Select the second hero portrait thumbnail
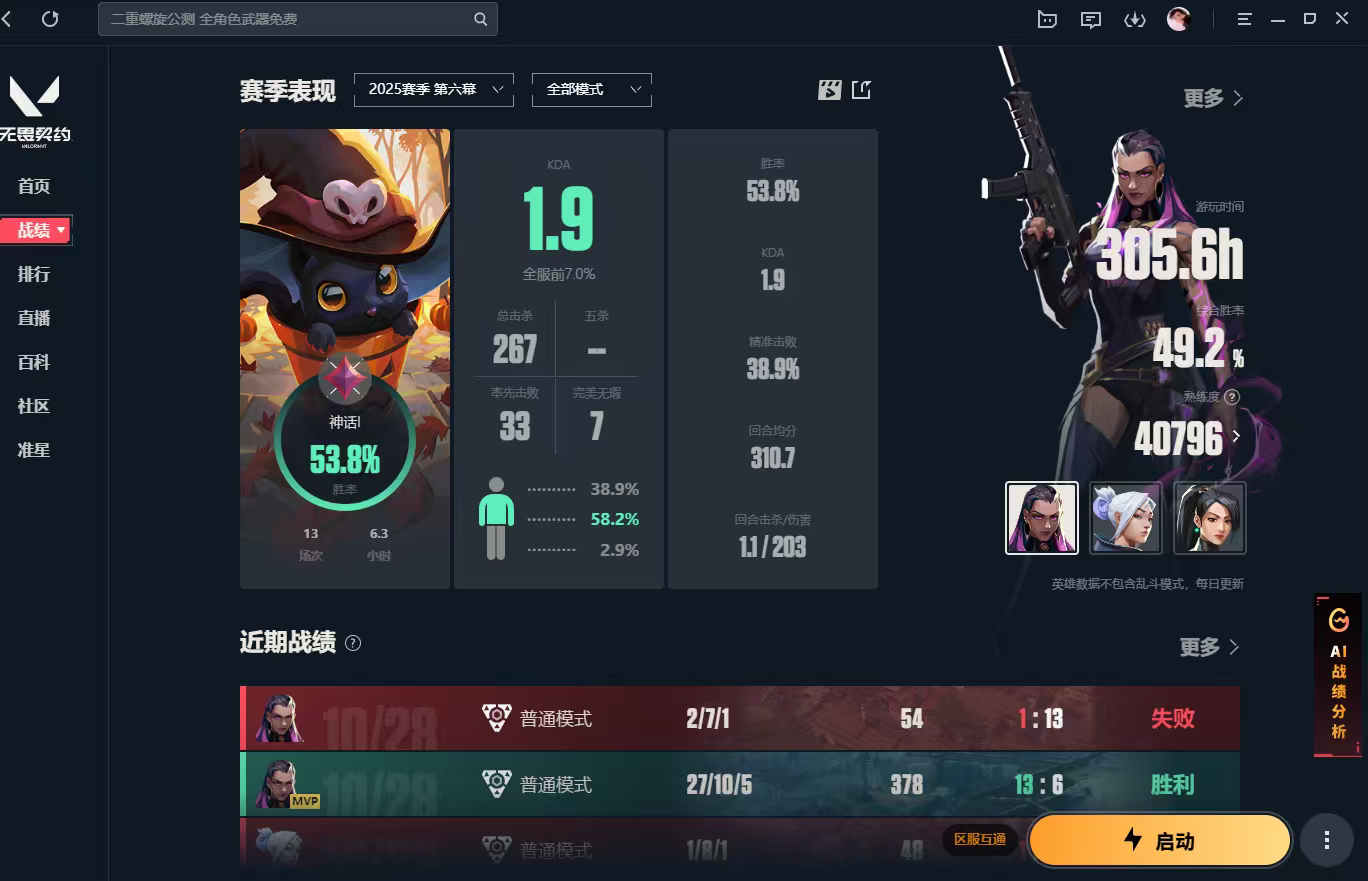Image resolution: width=1368 pixels, height=881 pixels. [1126, 517]
